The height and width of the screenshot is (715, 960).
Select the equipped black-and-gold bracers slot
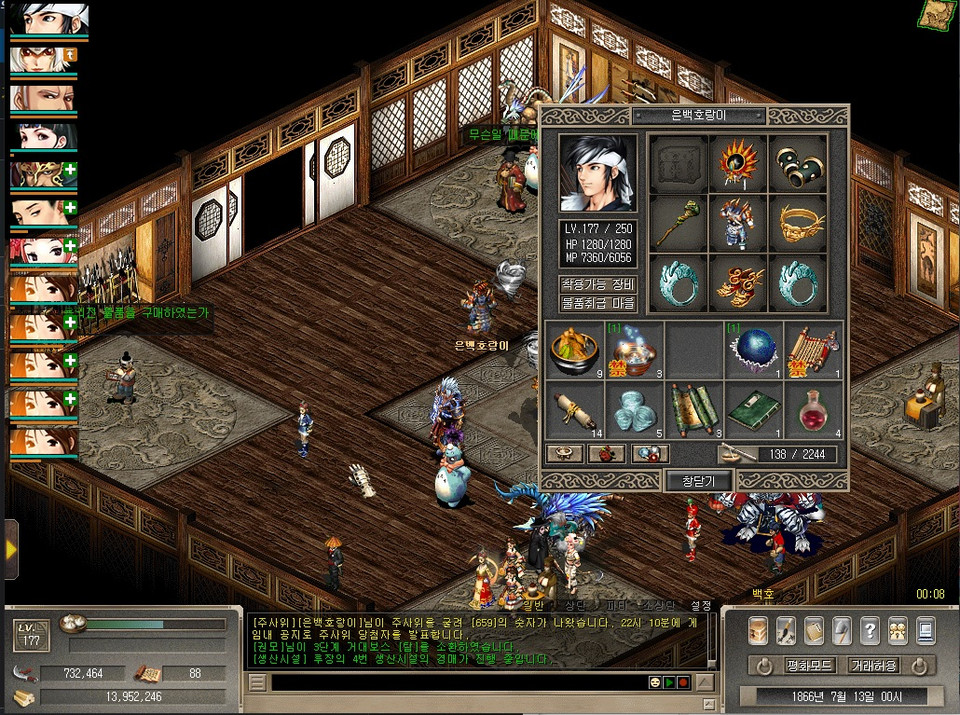pos(797,164)
